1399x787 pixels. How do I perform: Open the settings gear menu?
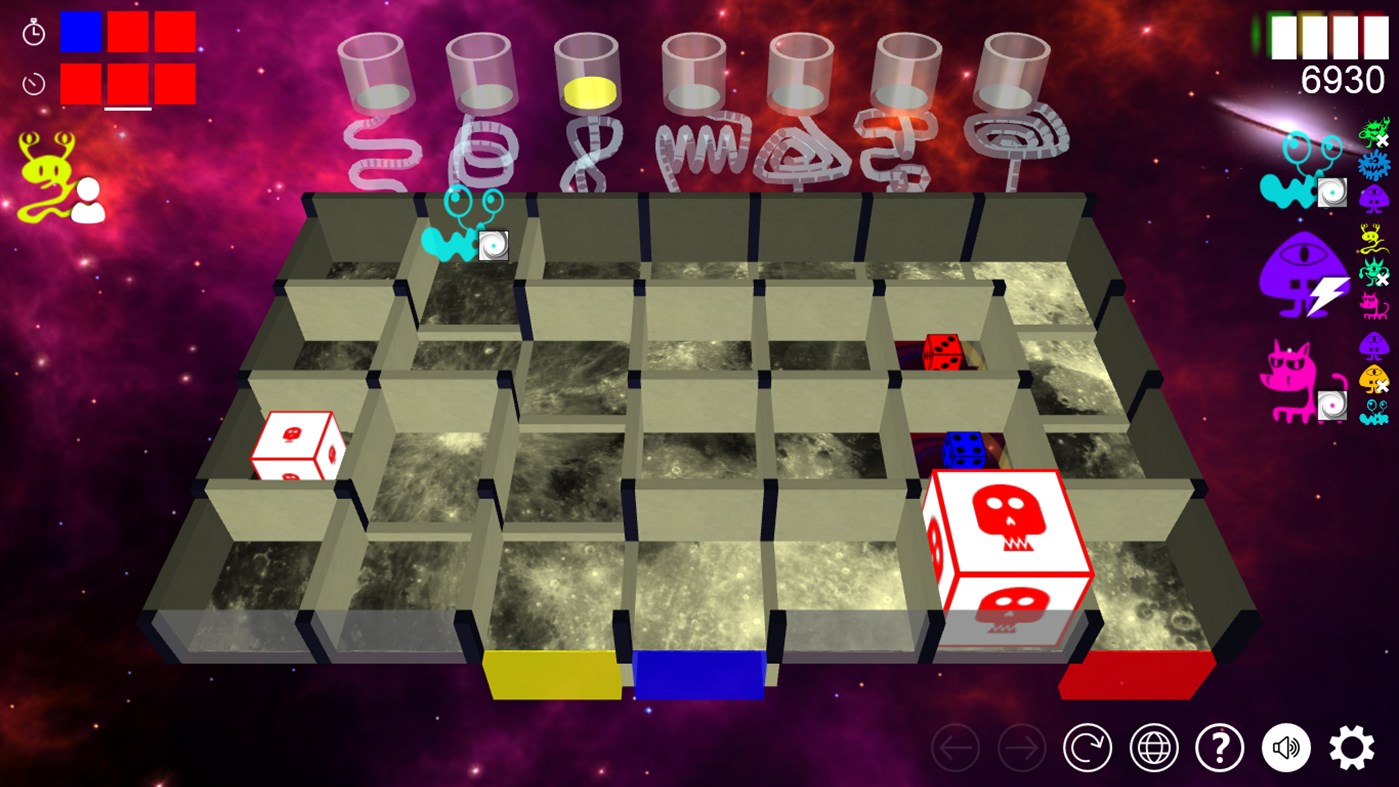click(1353, 747)
